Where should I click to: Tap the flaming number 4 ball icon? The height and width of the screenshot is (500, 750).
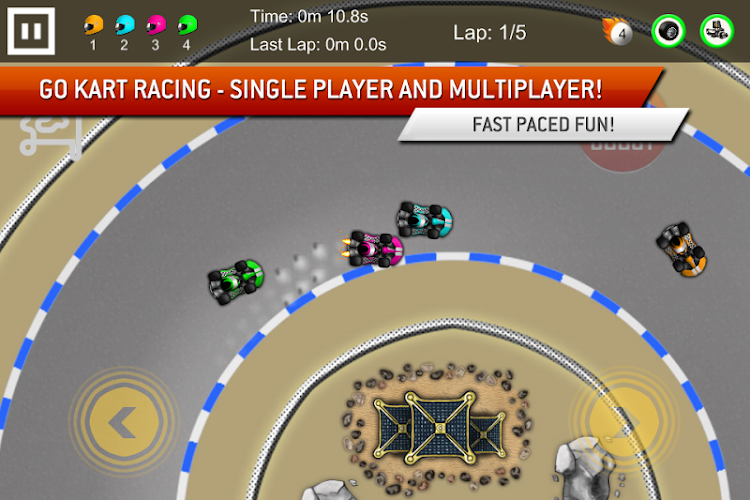618,32
